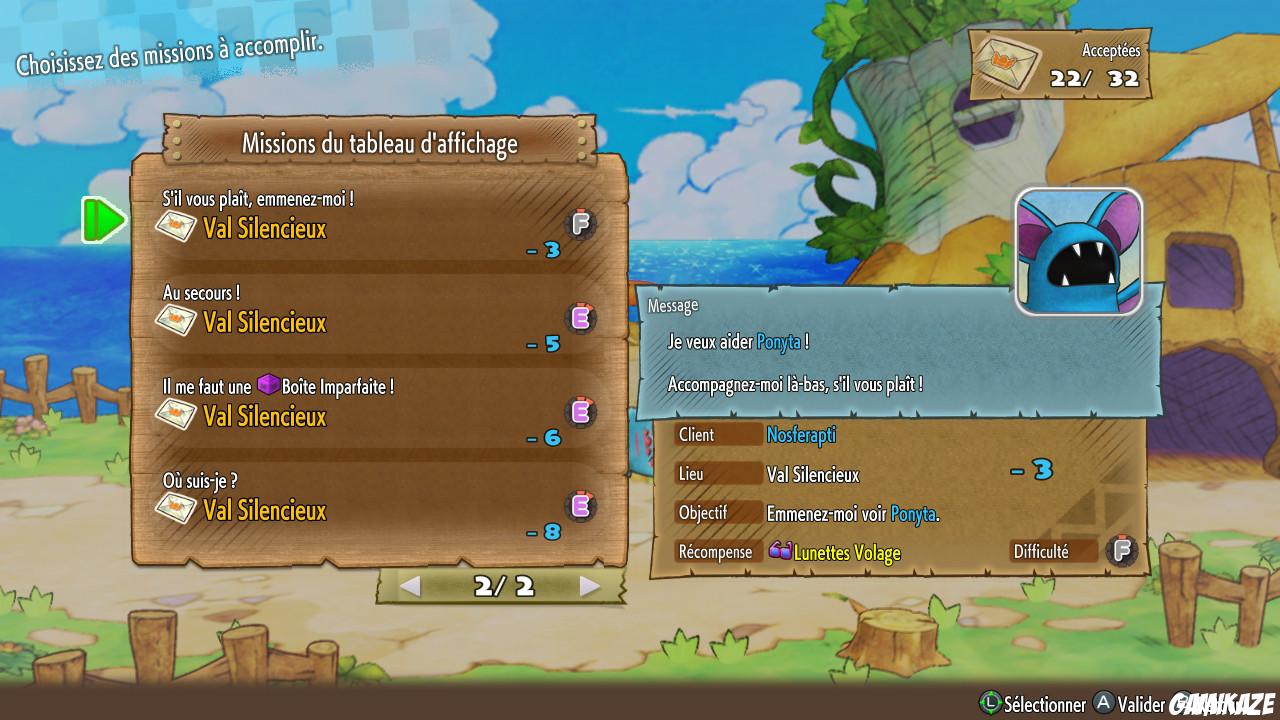
Task: Click the L stick icon near Sélectionner
Action: click(x=988, y=705)
